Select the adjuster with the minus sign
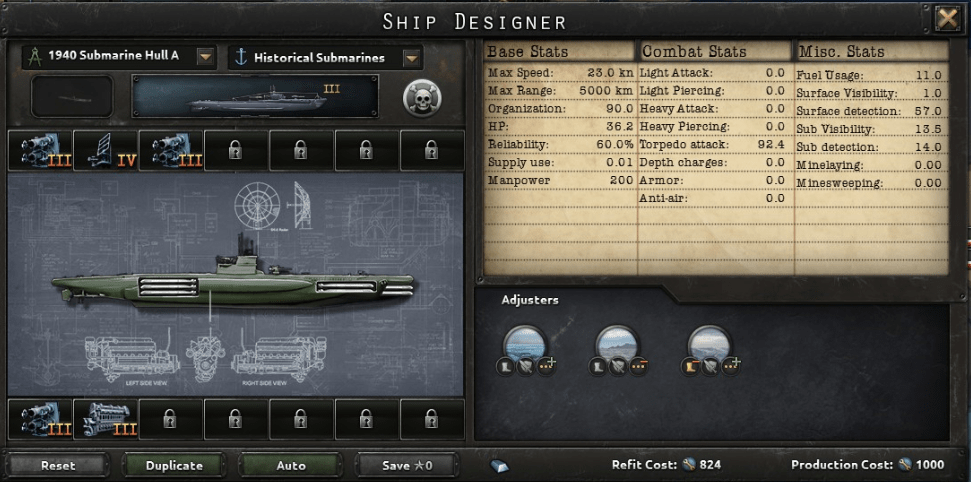 (618, 347)
